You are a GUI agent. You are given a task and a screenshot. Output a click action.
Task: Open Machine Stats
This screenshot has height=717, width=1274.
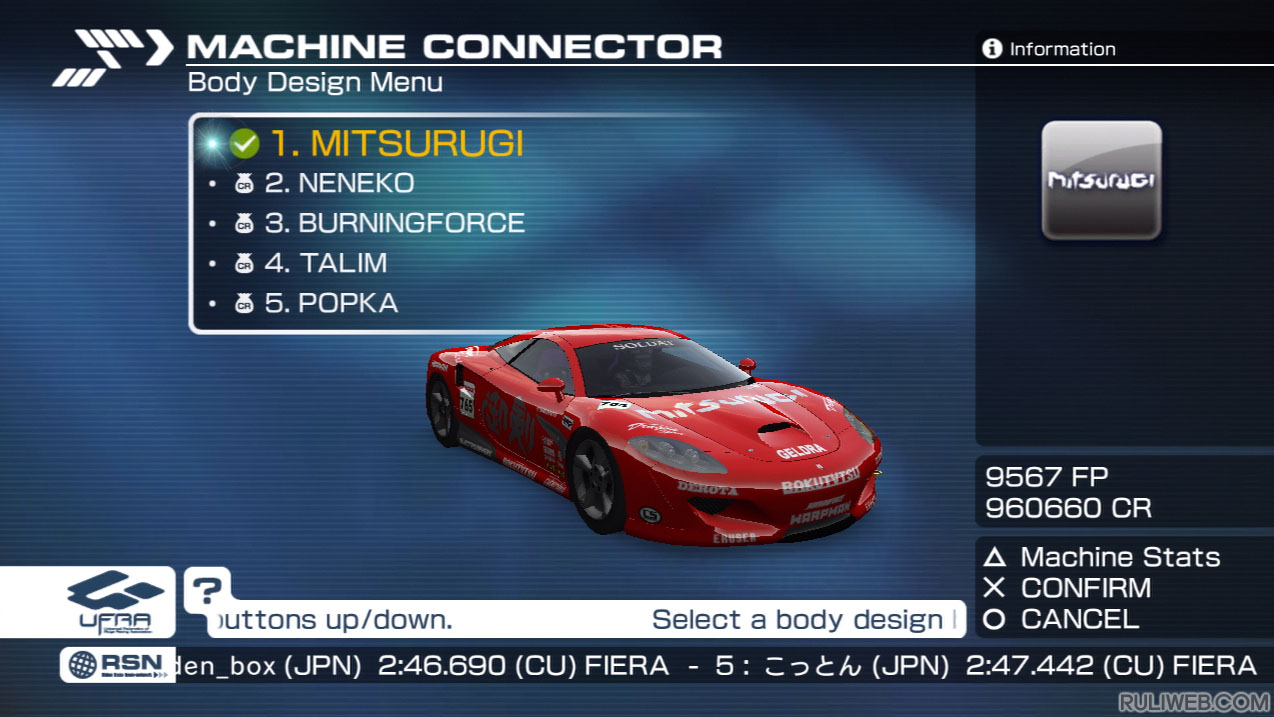(1104, 557)
